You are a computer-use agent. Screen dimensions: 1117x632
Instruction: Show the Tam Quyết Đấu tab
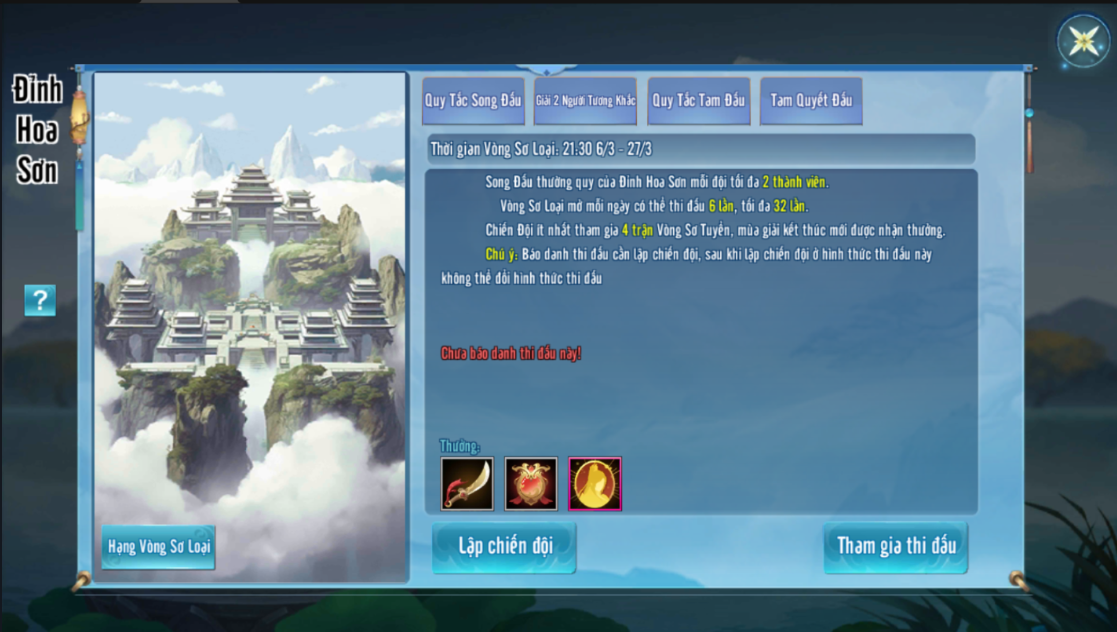point(810,101)
